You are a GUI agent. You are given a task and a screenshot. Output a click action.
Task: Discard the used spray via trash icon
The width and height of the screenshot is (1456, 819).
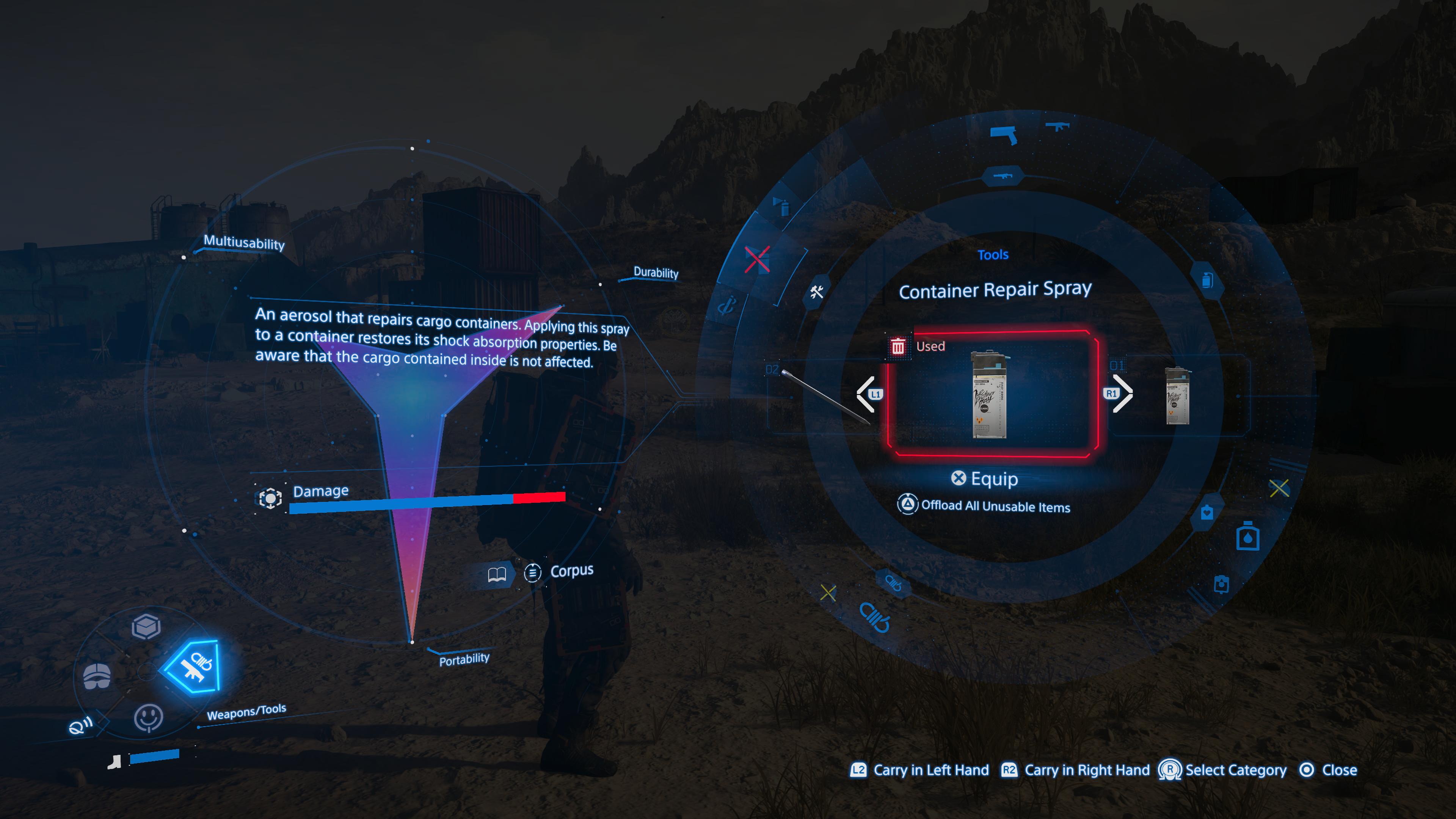point(897,347)
